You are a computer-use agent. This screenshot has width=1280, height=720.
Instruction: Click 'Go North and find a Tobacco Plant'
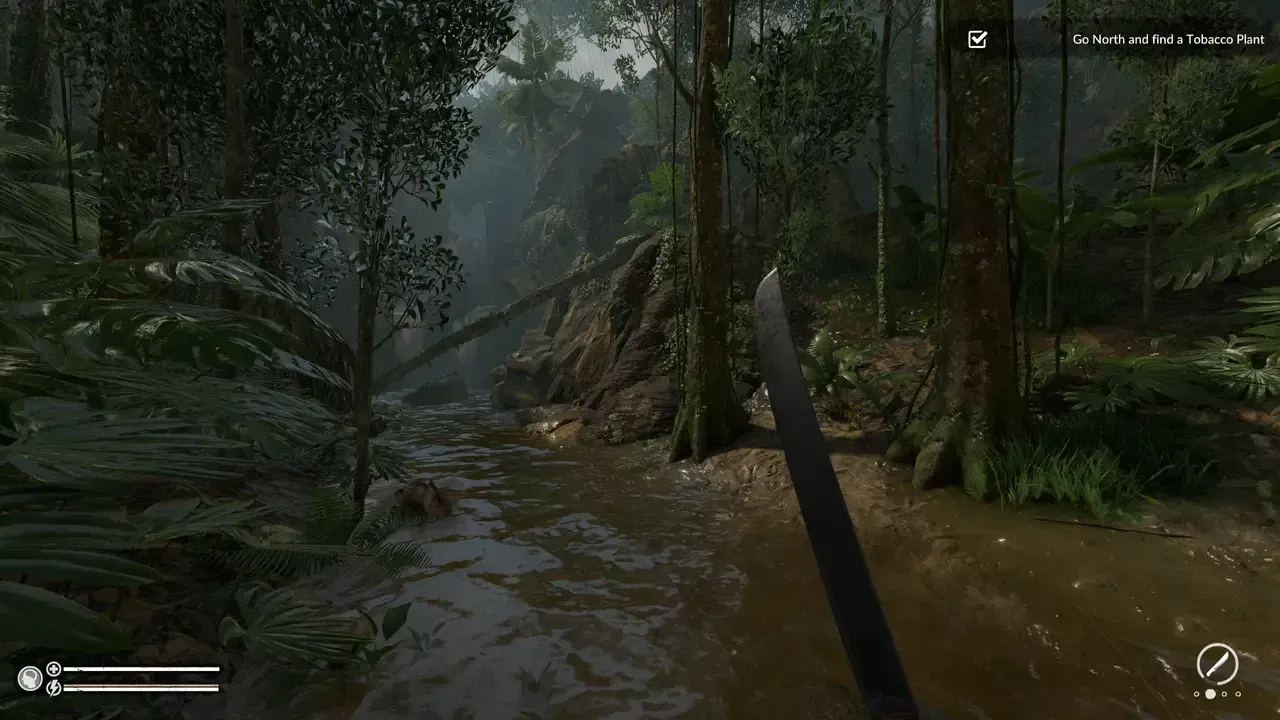point(1168,39)
